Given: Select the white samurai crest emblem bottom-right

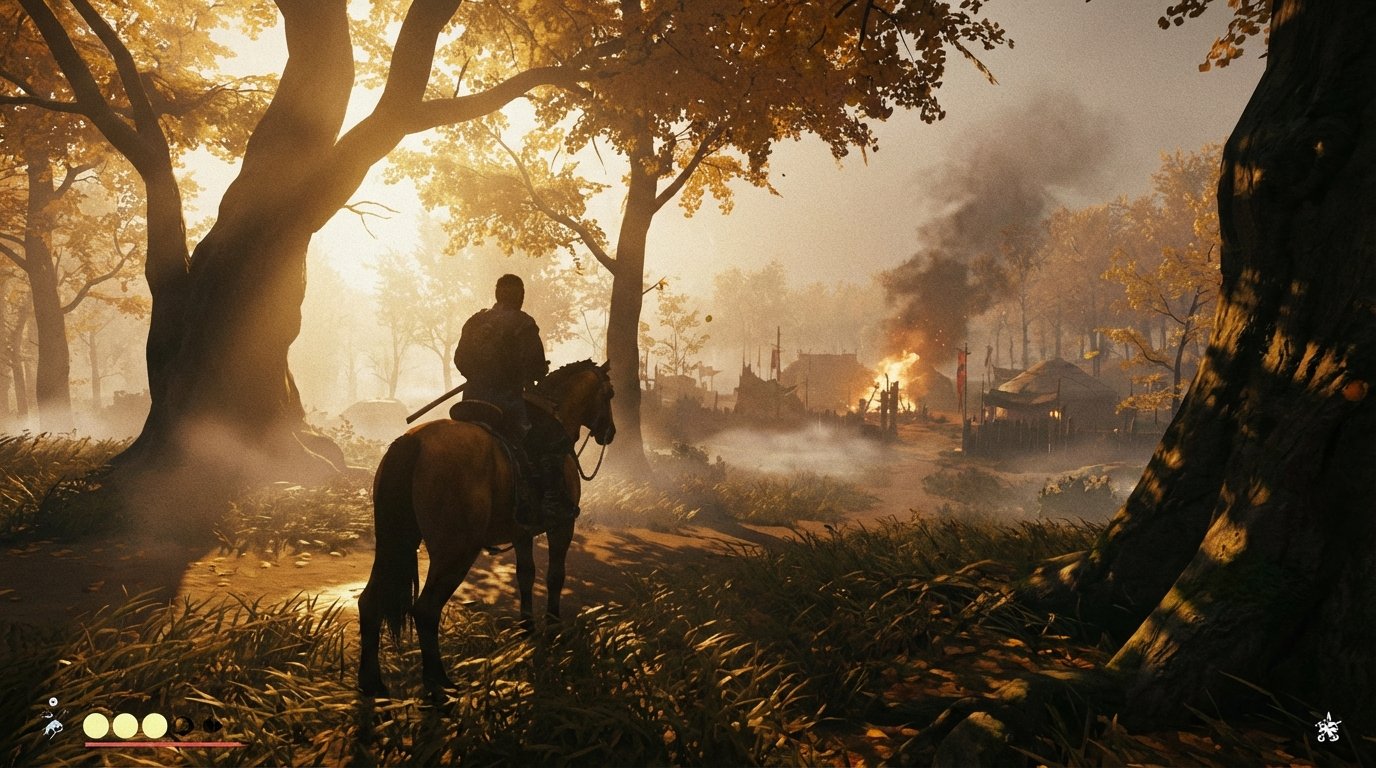Looking at the screenshot, I should pyautogui.click(x=1328, y=729).
